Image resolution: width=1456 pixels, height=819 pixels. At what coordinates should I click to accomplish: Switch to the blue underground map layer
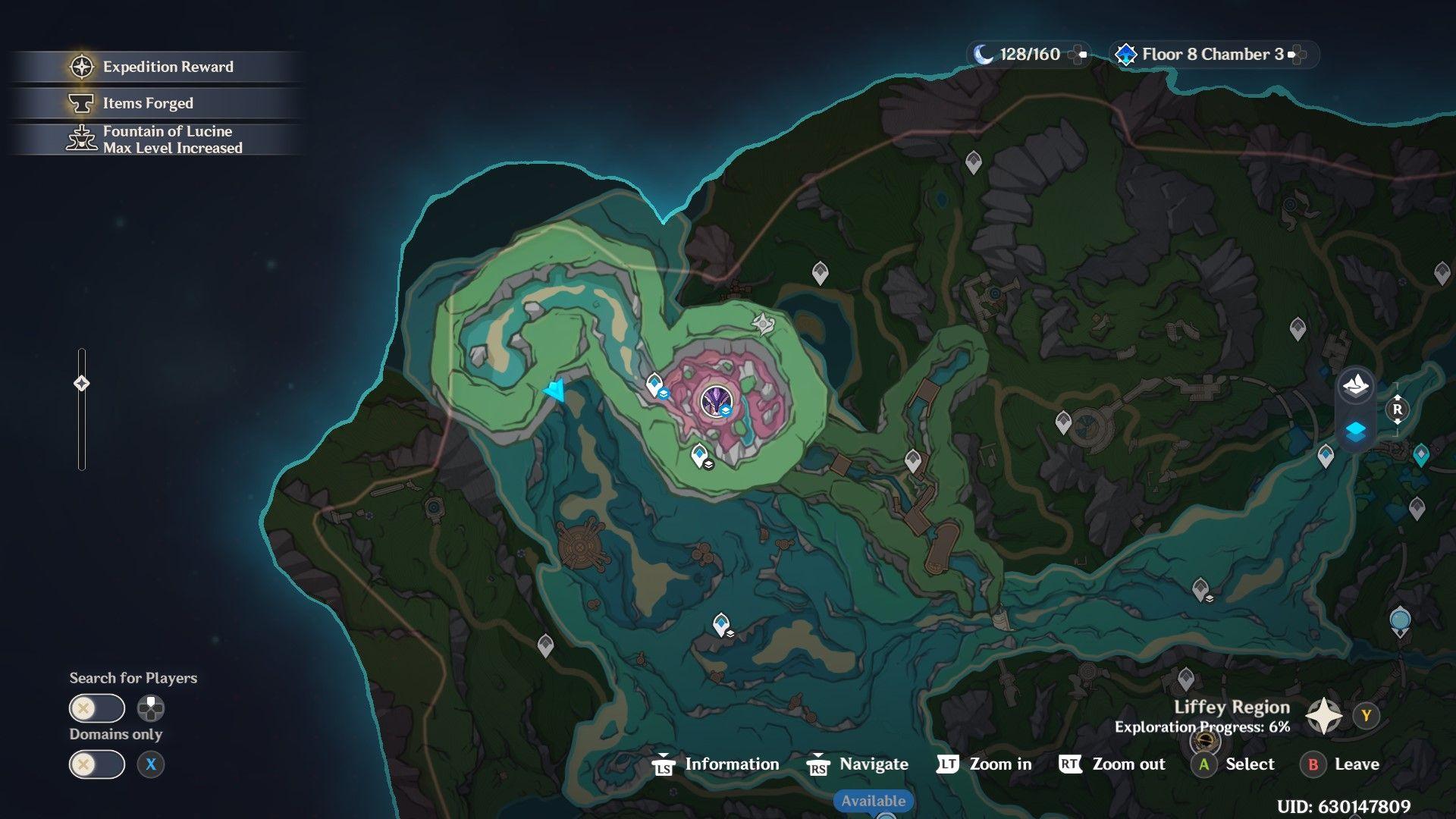click(x=1355, y=431)
